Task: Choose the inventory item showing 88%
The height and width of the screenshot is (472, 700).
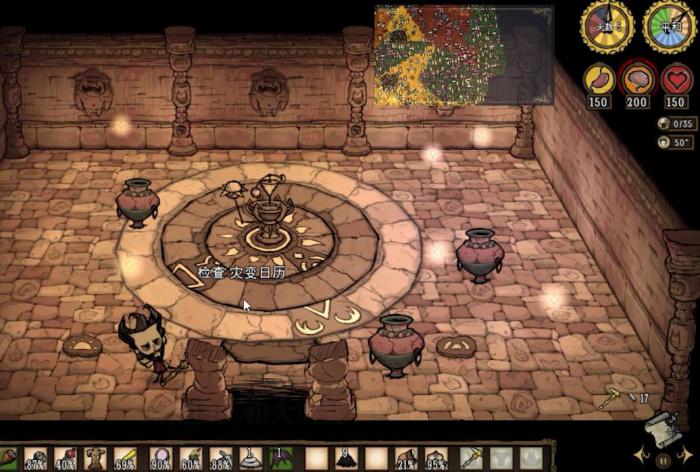Action: tap(221, 460)
